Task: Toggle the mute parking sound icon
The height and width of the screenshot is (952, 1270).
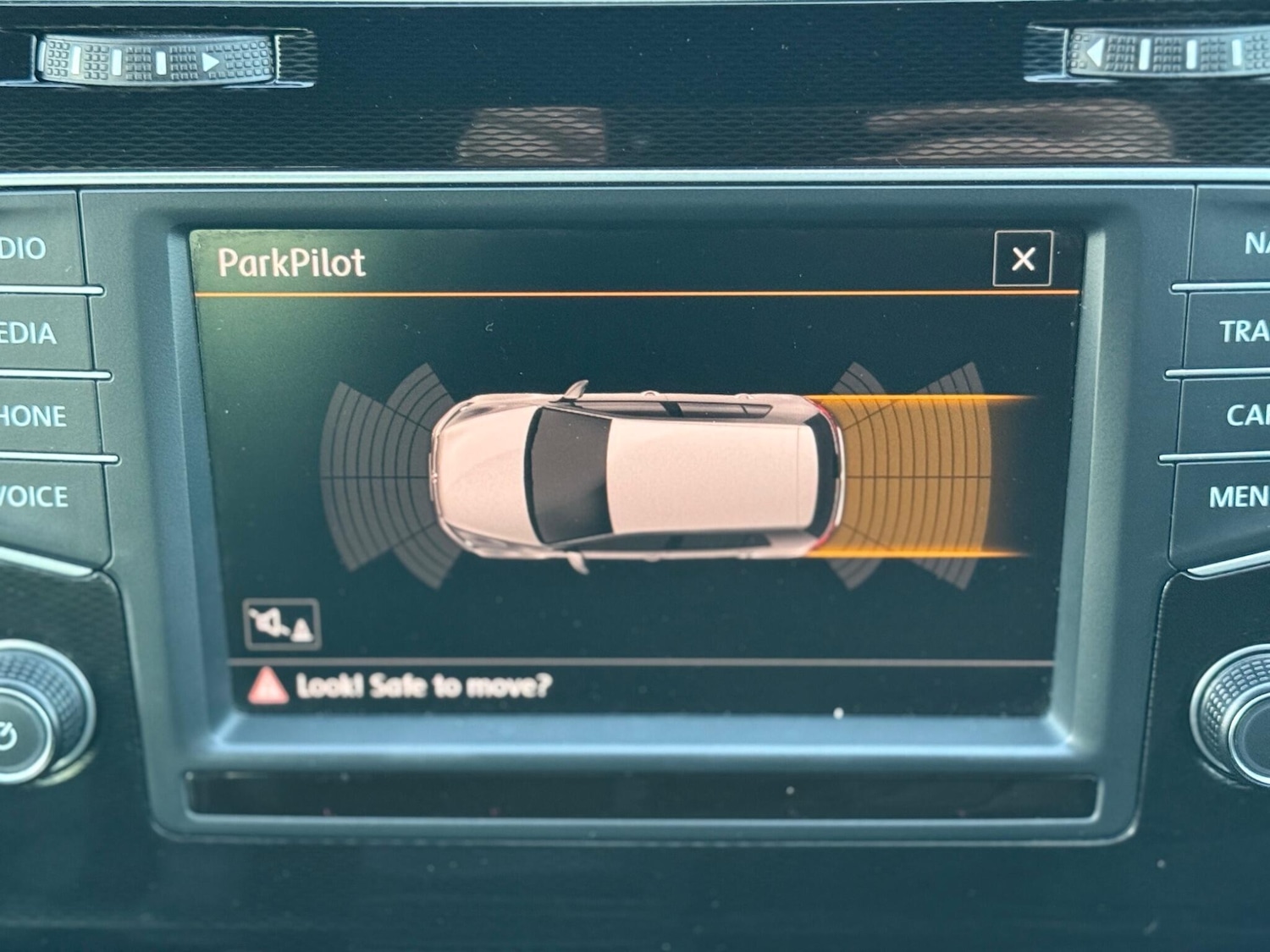Action: point(282,625)
